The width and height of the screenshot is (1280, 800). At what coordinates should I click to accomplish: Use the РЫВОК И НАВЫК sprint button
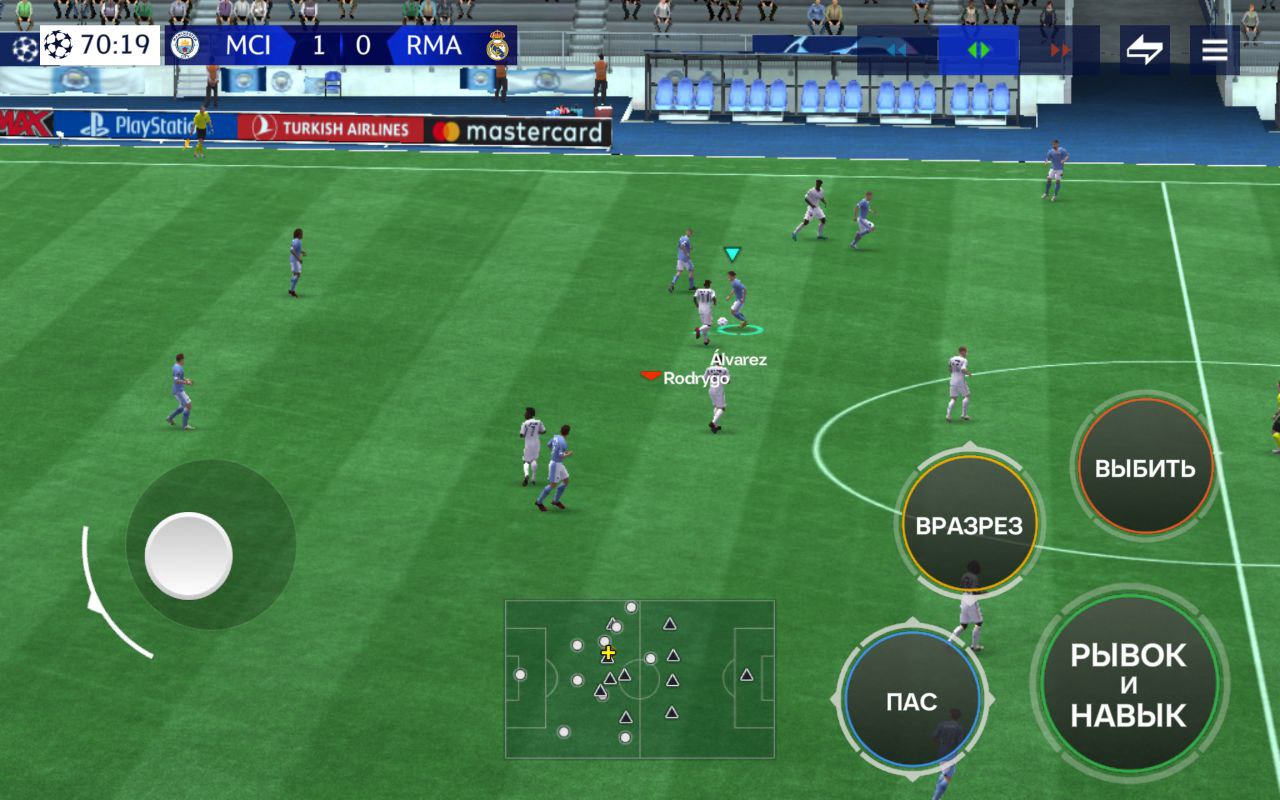pyautogui.click(x=1129, y=685)
